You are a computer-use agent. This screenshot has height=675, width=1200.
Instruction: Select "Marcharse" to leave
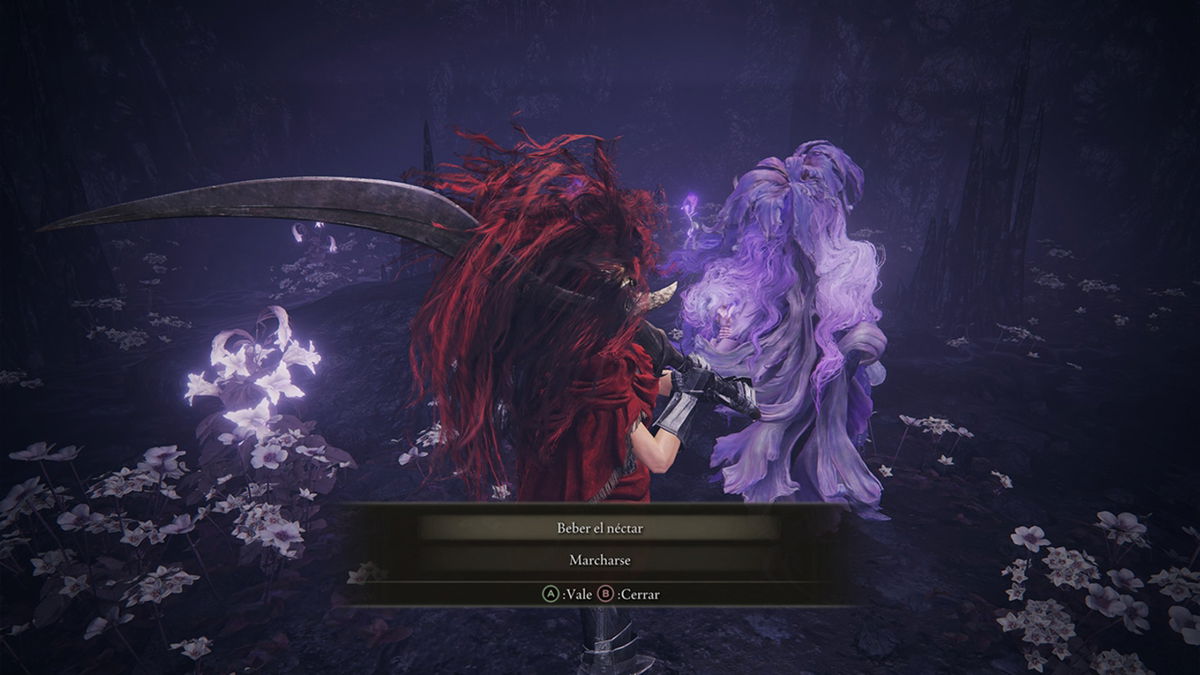pyautogui.click(x=599, y=560)
